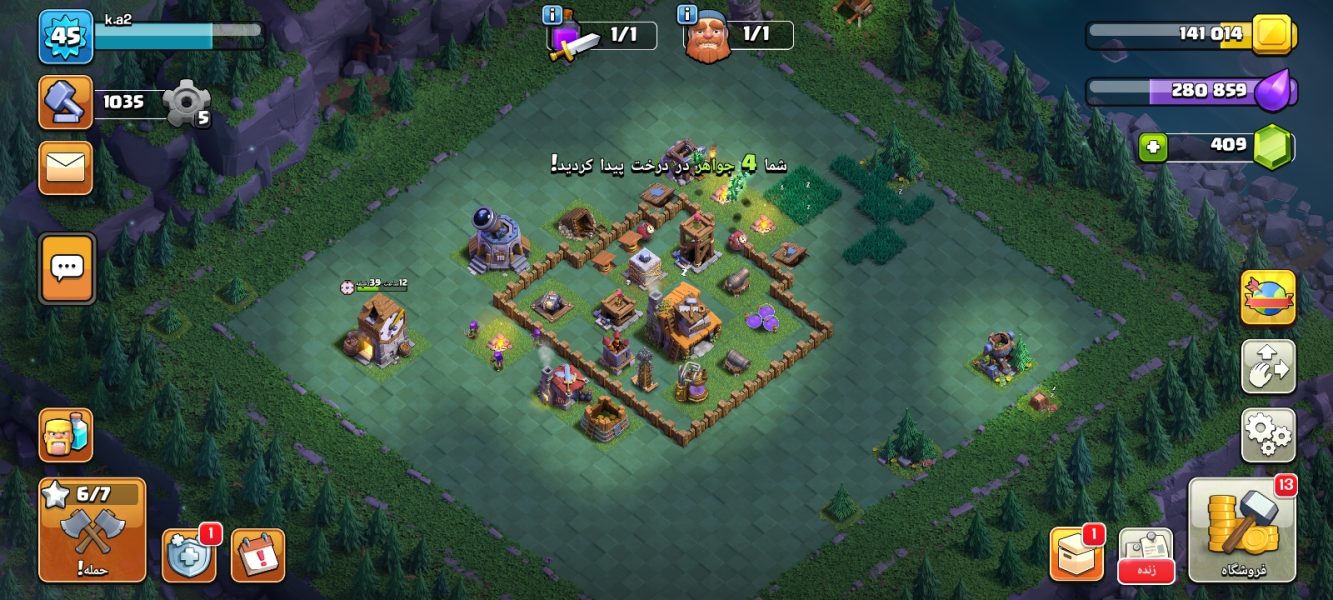Tap the level 45 experience badge
This screenshot has width=1333, height=600.
[65, 37]
